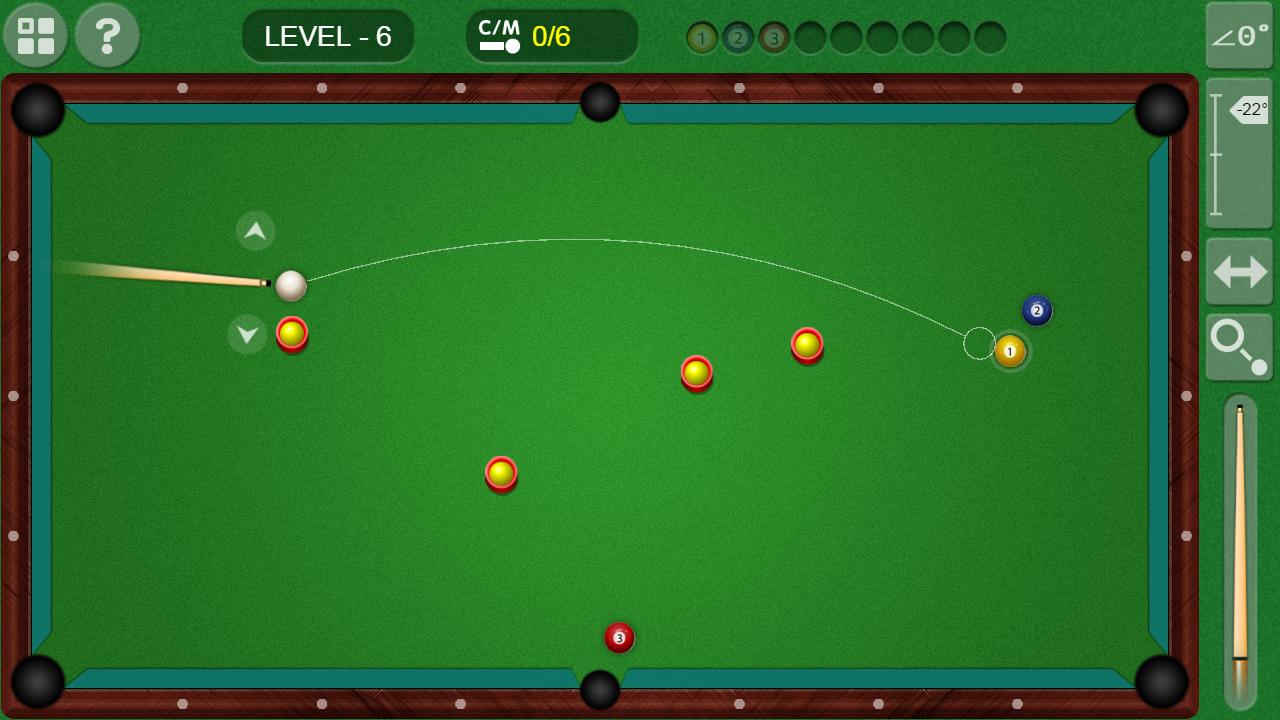The image size is (1280, 720).
Task: Click the white cue ball
Action: [293, 287]
